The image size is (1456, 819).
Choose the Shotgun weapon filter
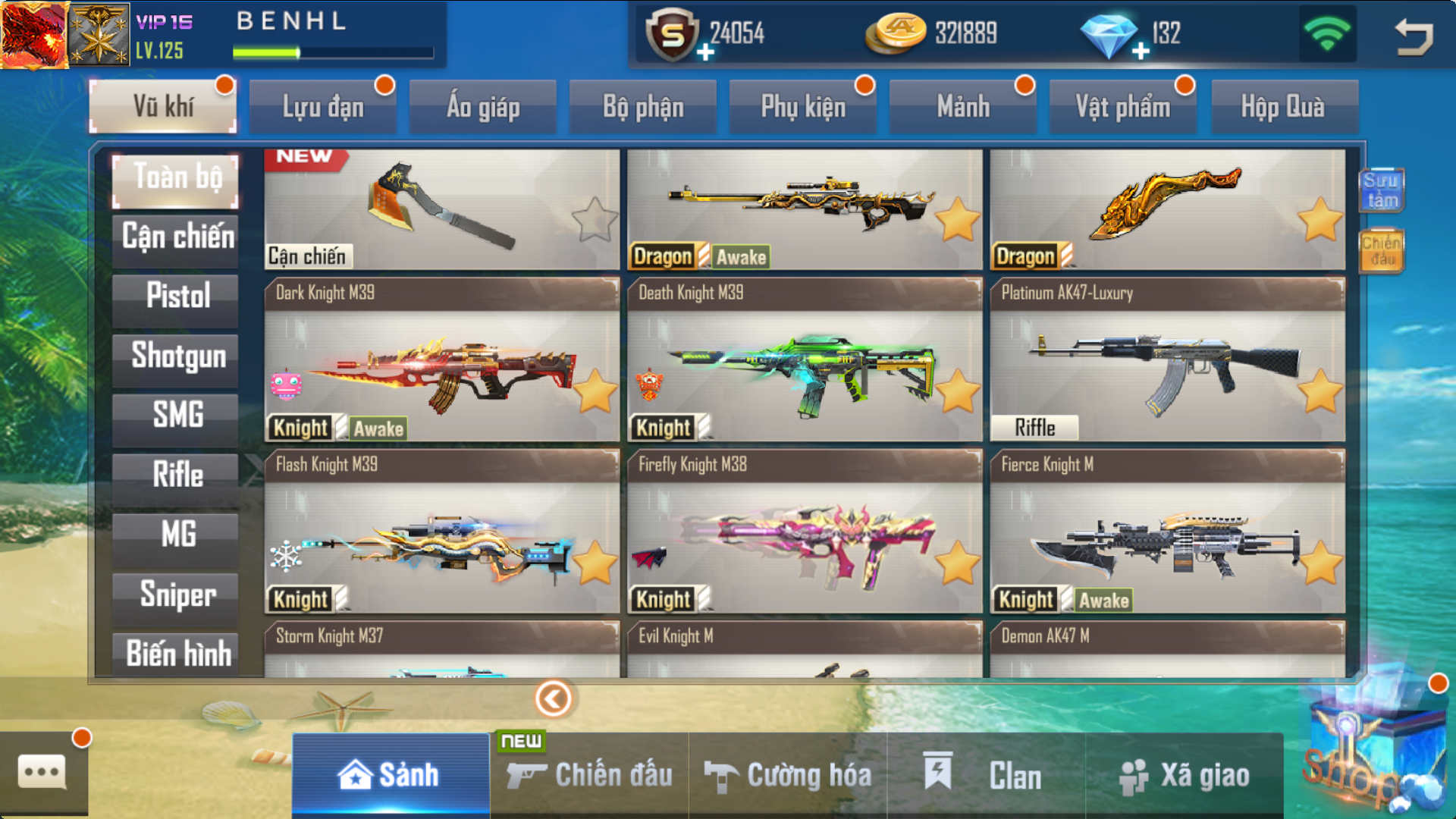[177, 356]
